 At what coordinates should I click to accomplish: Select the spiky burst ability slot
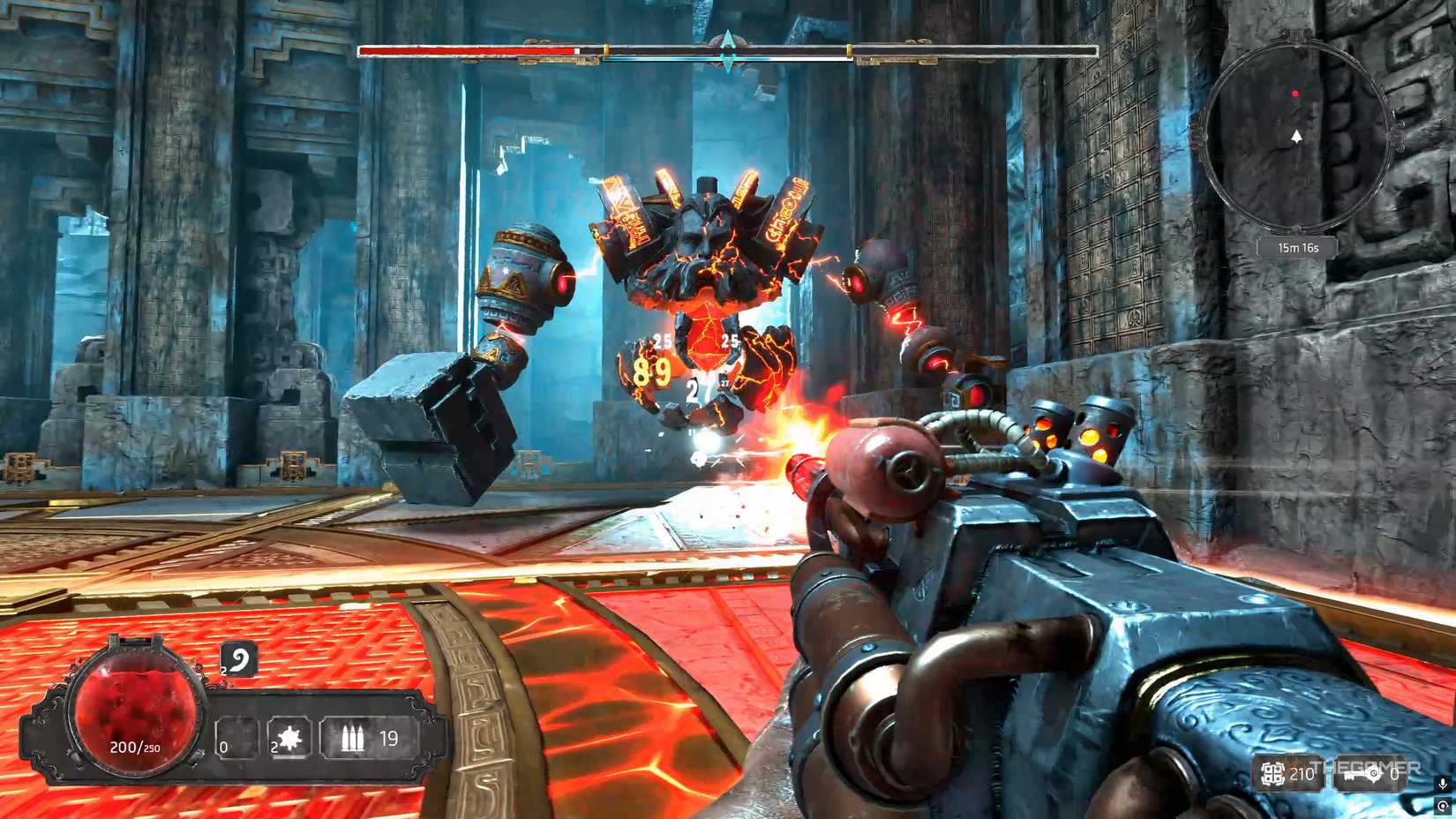pos(289,740)
